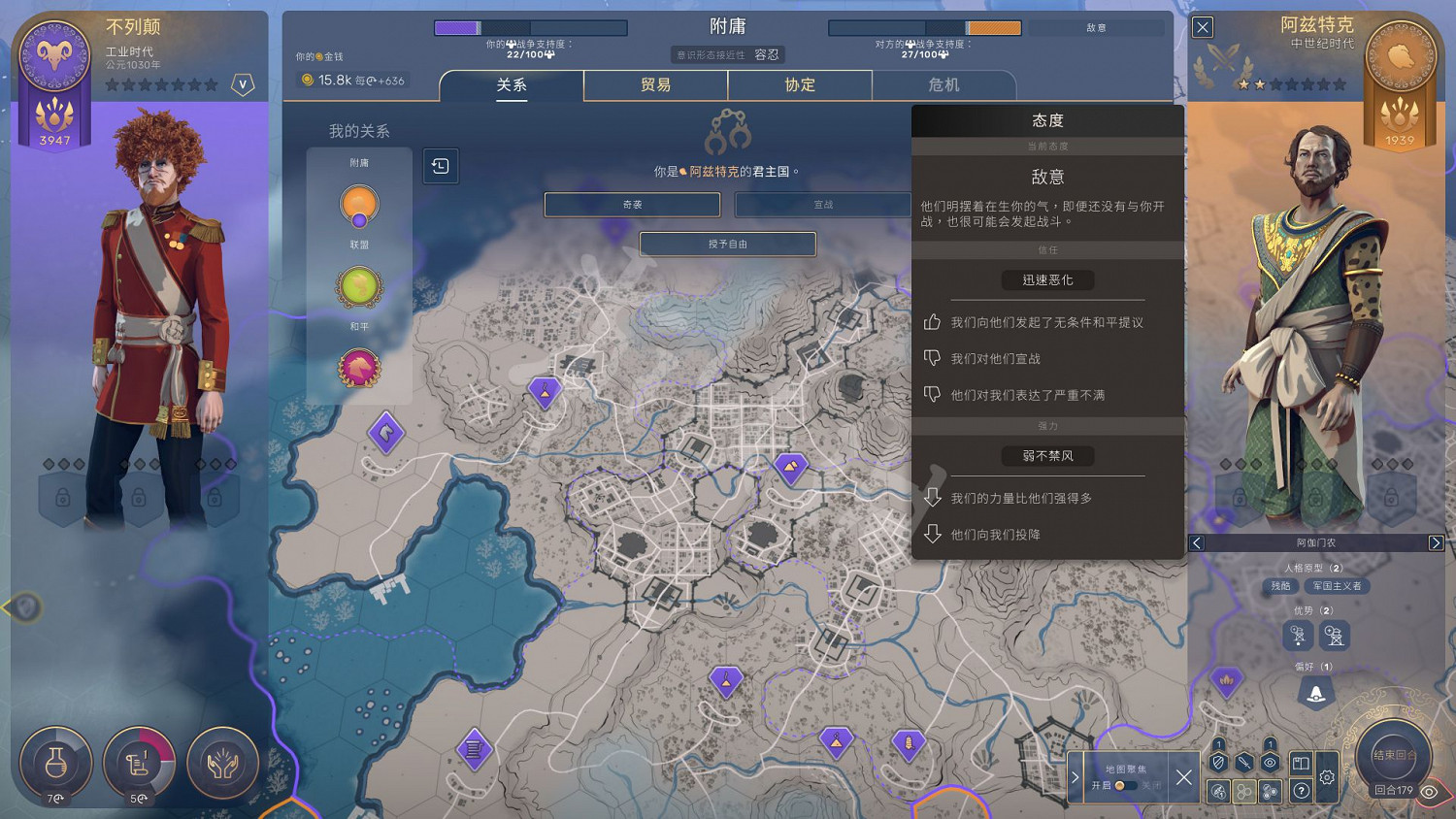The width and height of the screenshot is (1456, 819).
Task: Click the return arrow icon beside 我的关系
Action: (441, 166)
